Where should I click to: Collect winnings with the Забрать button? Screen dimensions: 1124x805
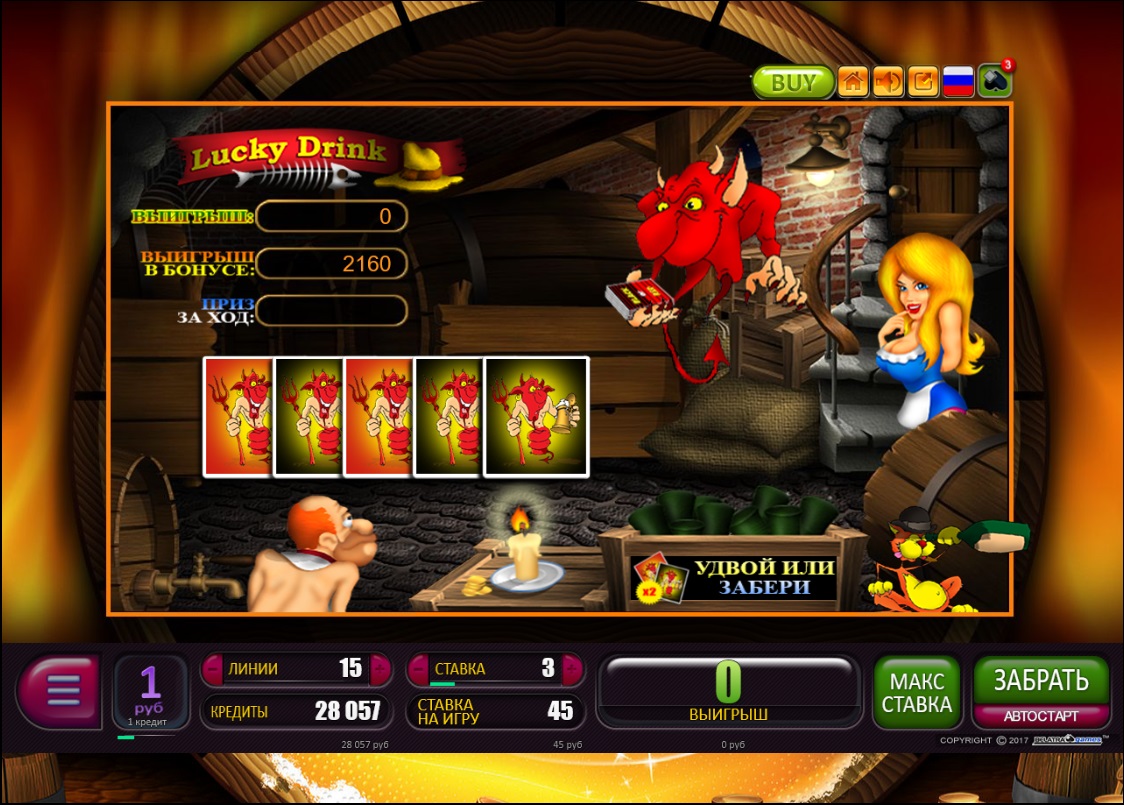1040,680
